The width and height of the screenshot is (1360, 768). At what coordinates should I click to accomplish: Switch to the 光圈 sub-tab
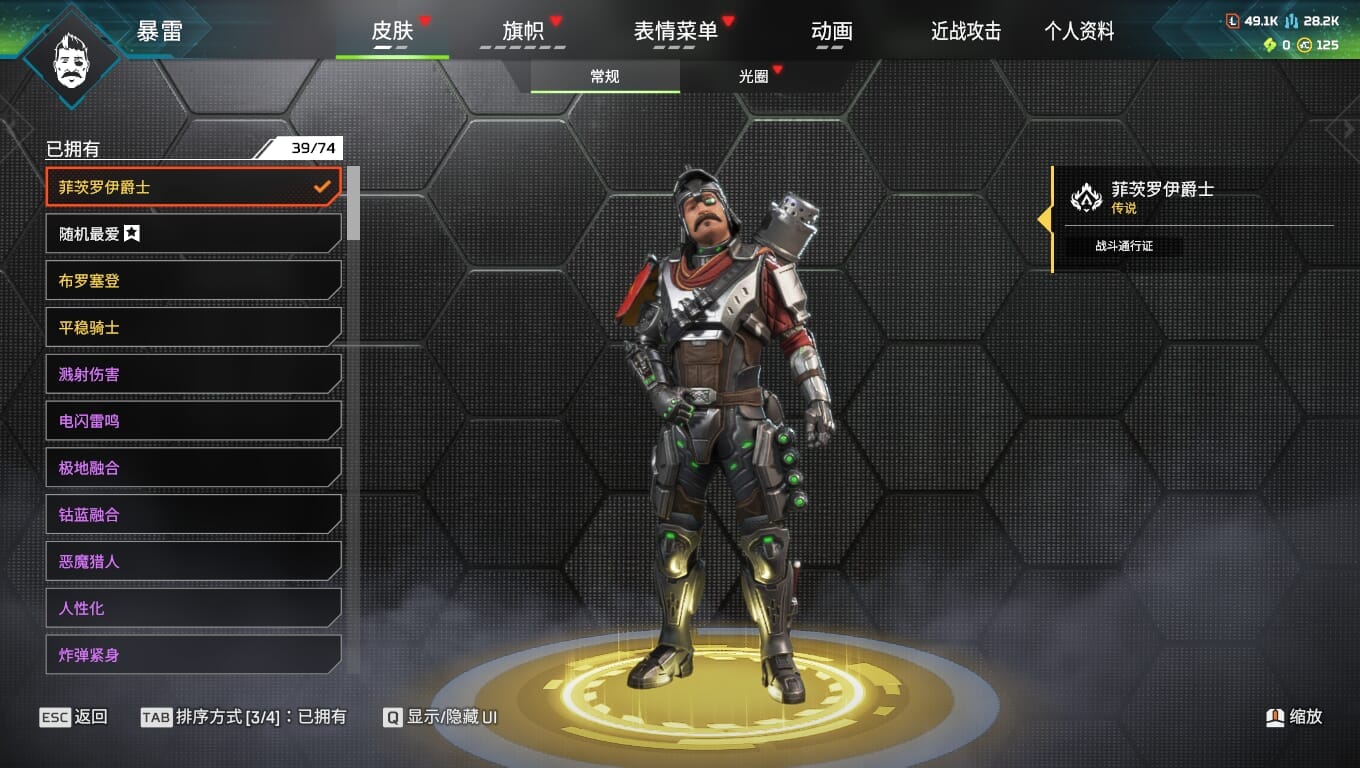754,77
